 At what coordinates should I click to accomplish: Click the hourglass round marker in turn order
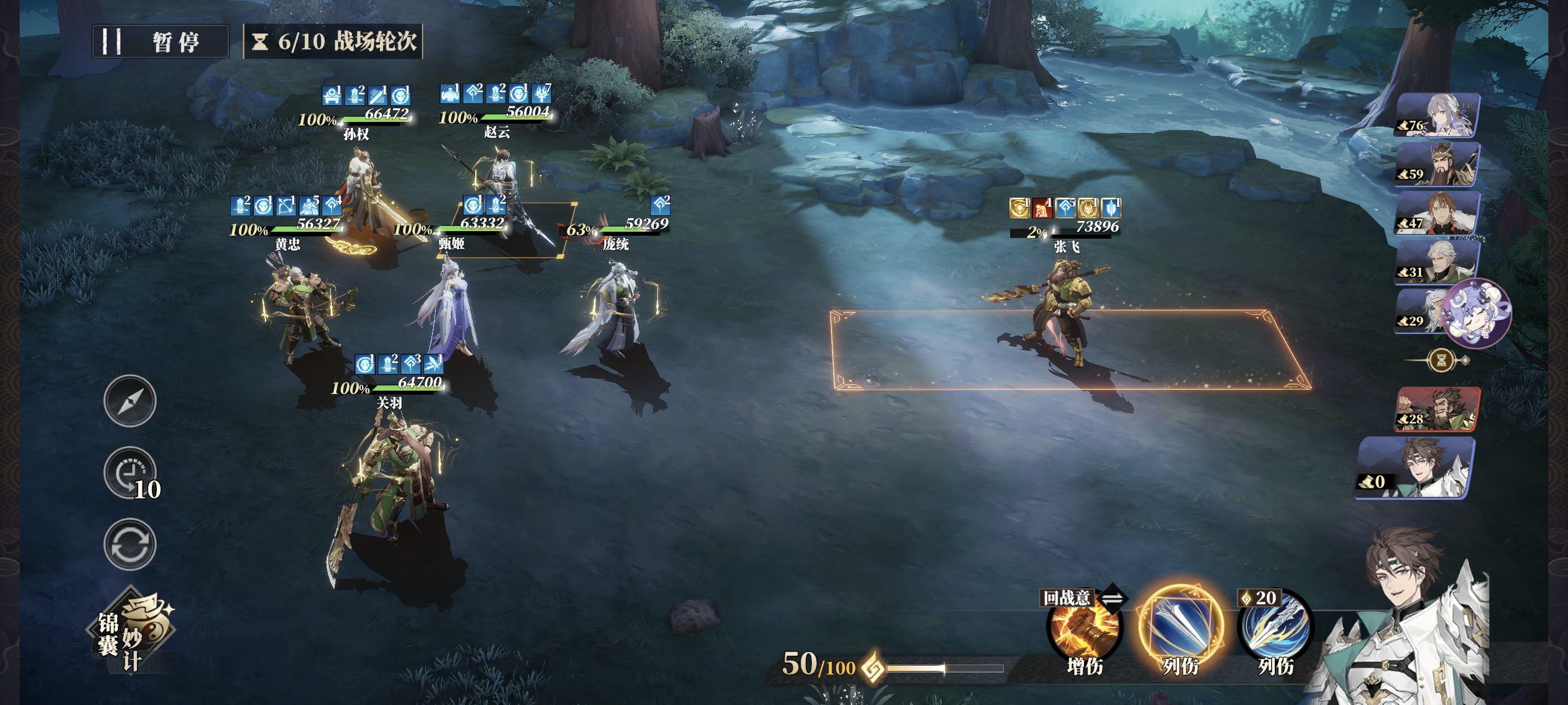click(1441, 361)
